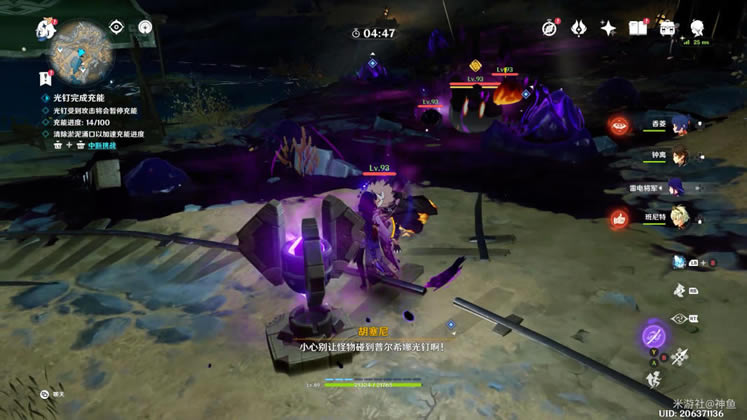Trigger 班尼特's glowing red burst icon
Screen dimensions: 747x420
(x=619, y=218)
